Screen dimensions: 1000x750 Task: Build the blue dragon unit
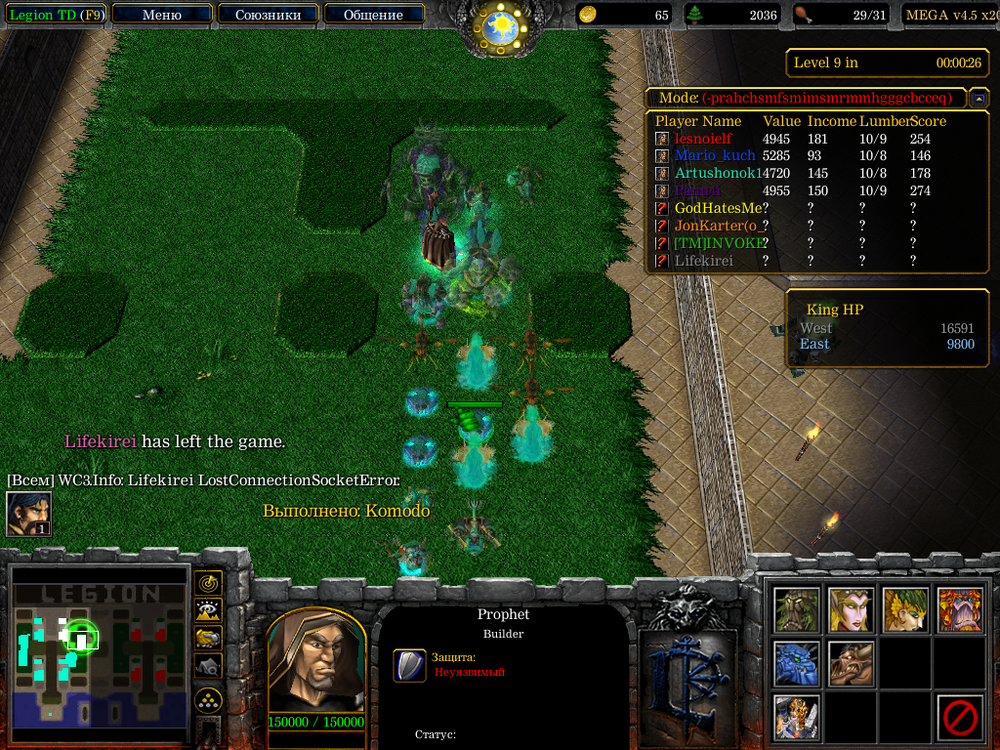point(797,664)
